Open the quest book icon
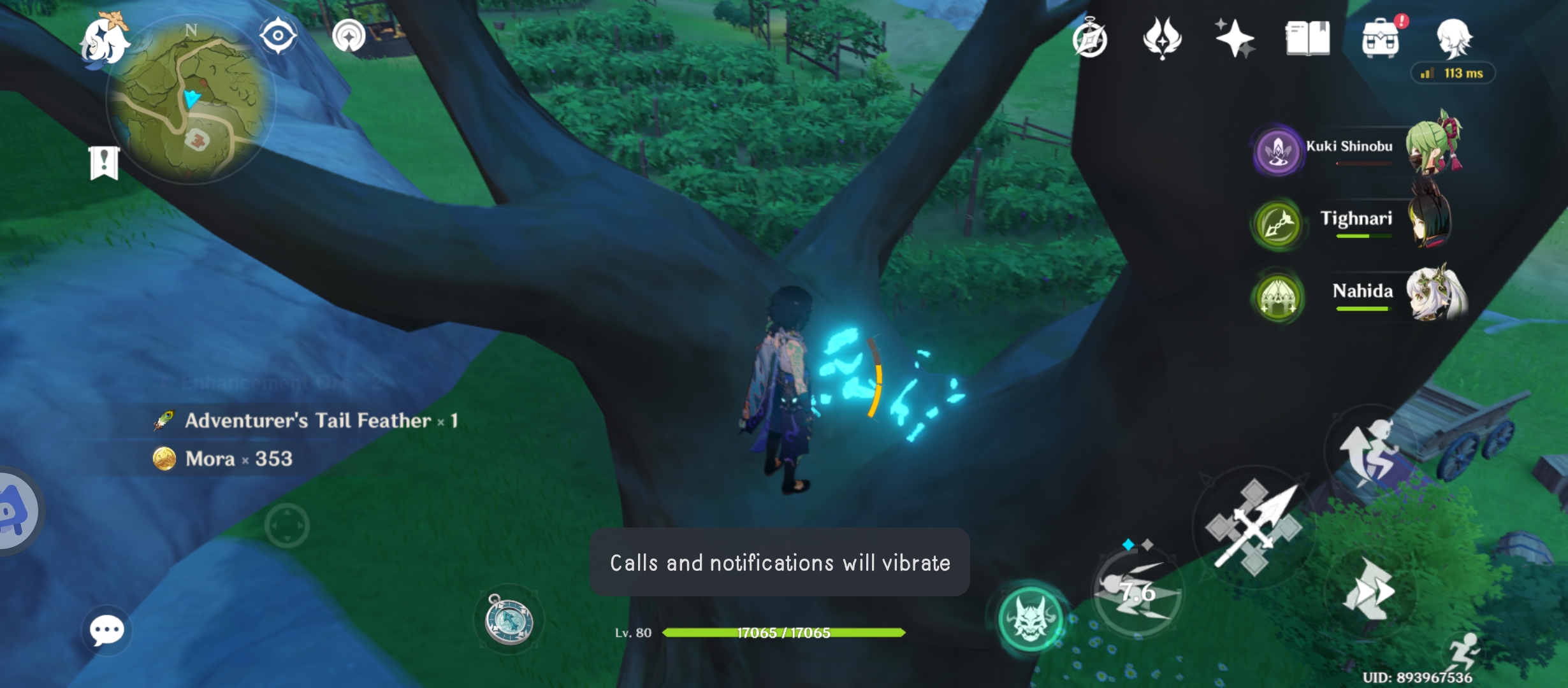This screenshot has height=688, width=1568. click(1307, 39)
